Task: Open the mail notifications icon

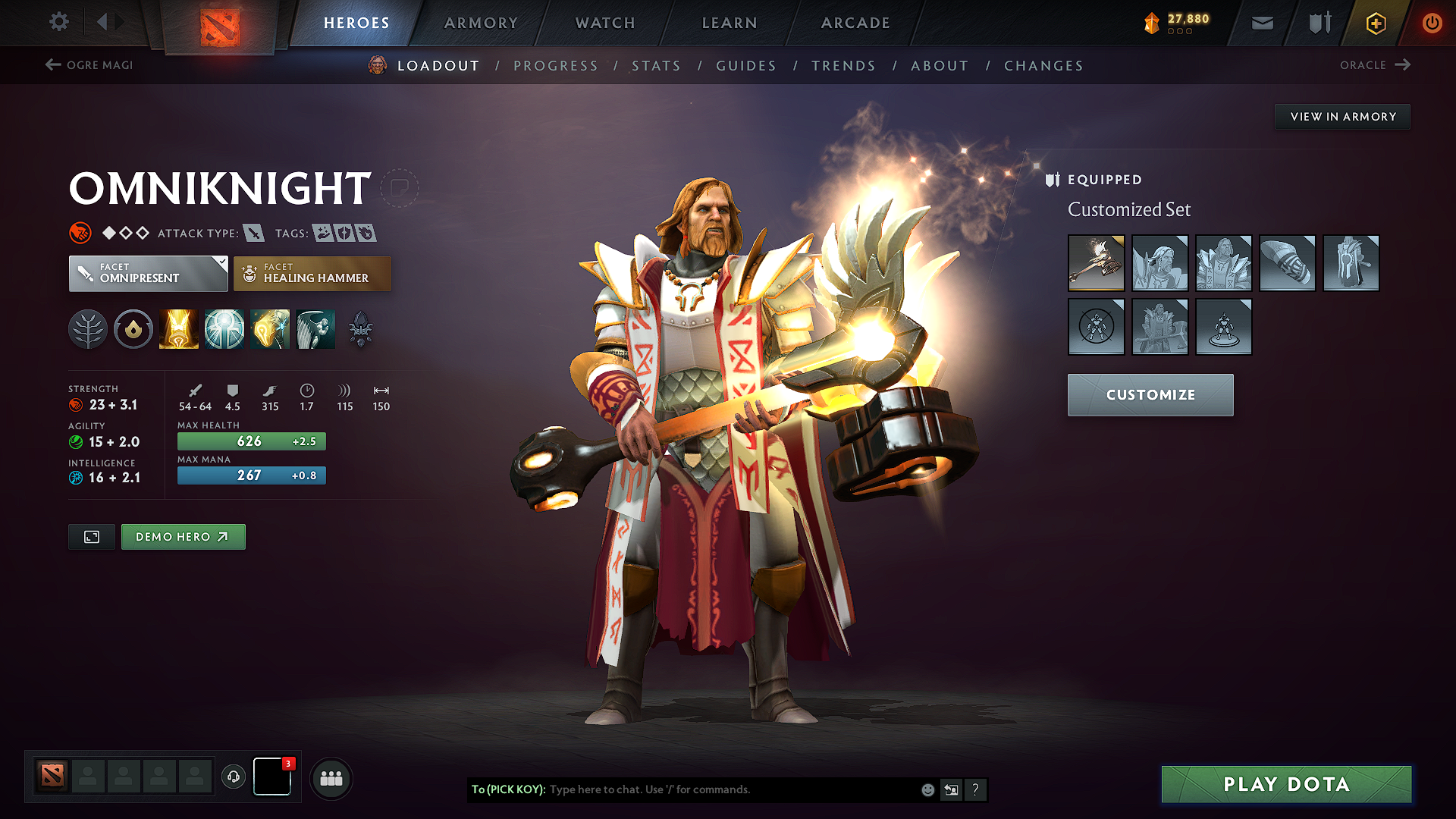Action: coord(1261,23)
